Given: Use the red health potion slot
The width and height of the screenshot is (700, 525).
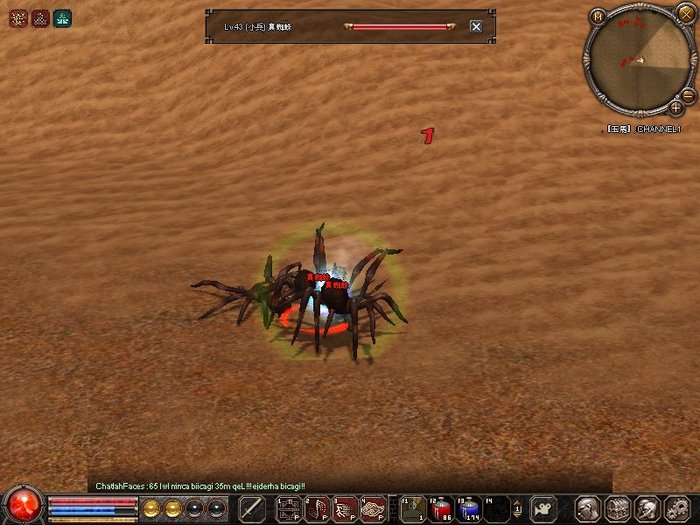Looking at the screenshot, I should point(441,509).
